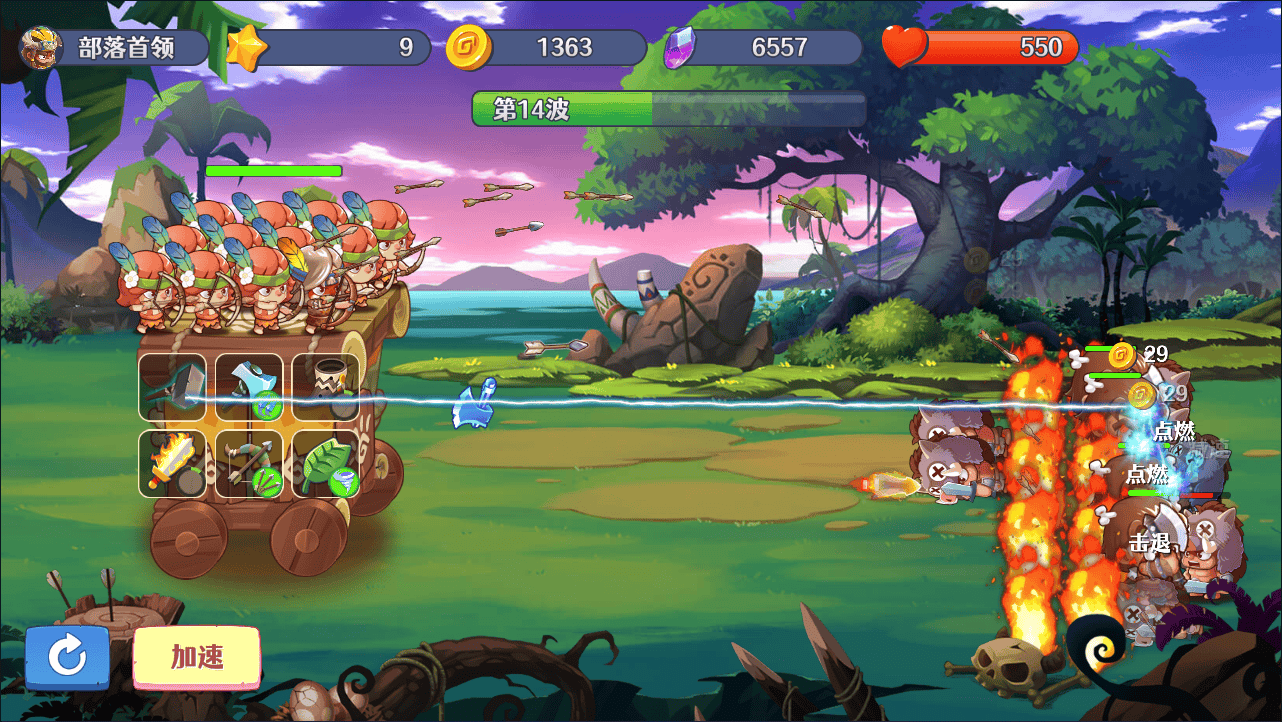Open the 部落首领 player profile

click(x=112, y=48)
